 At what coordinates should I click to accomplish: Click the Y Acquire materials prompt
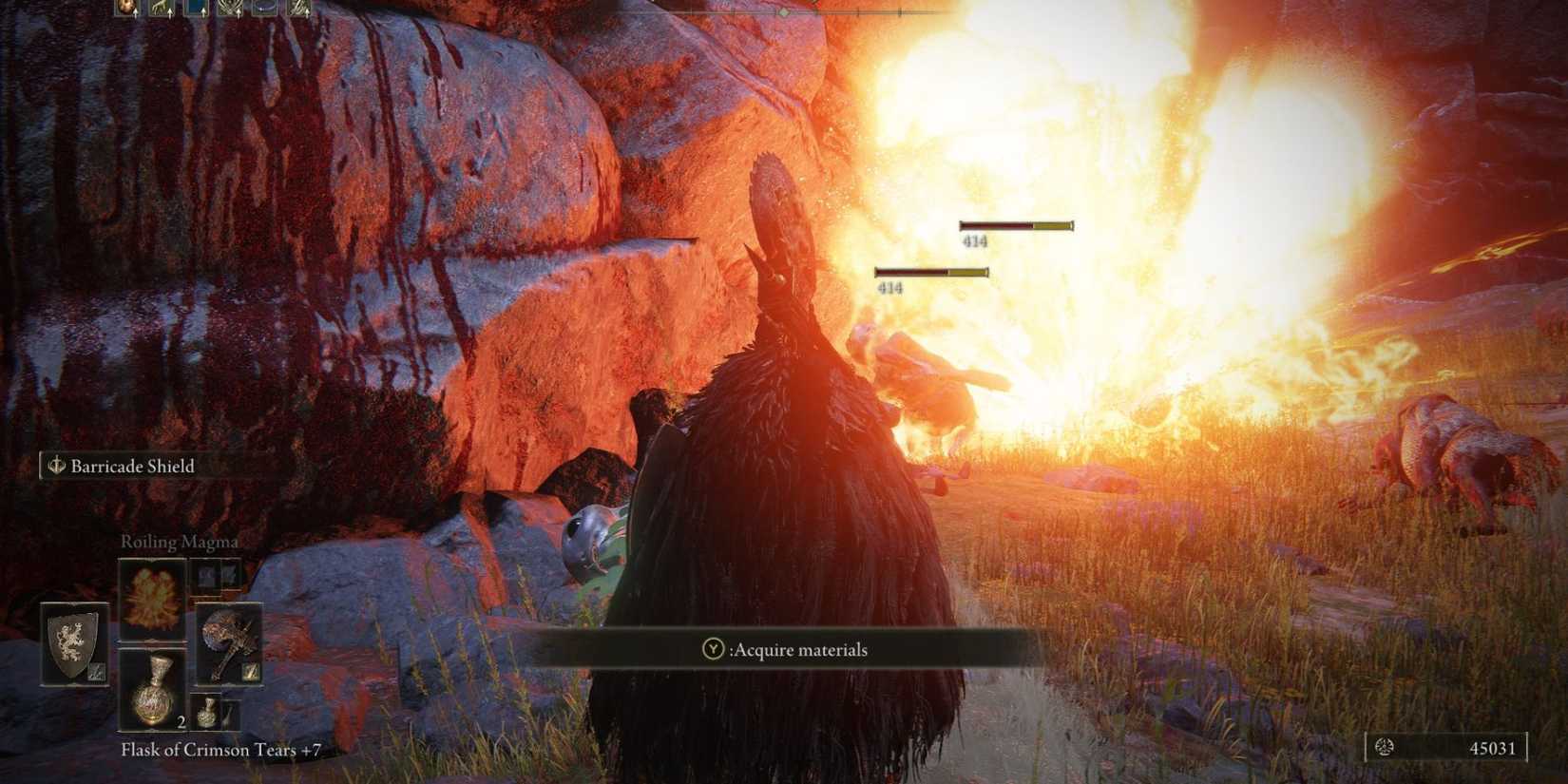[784, 650]
